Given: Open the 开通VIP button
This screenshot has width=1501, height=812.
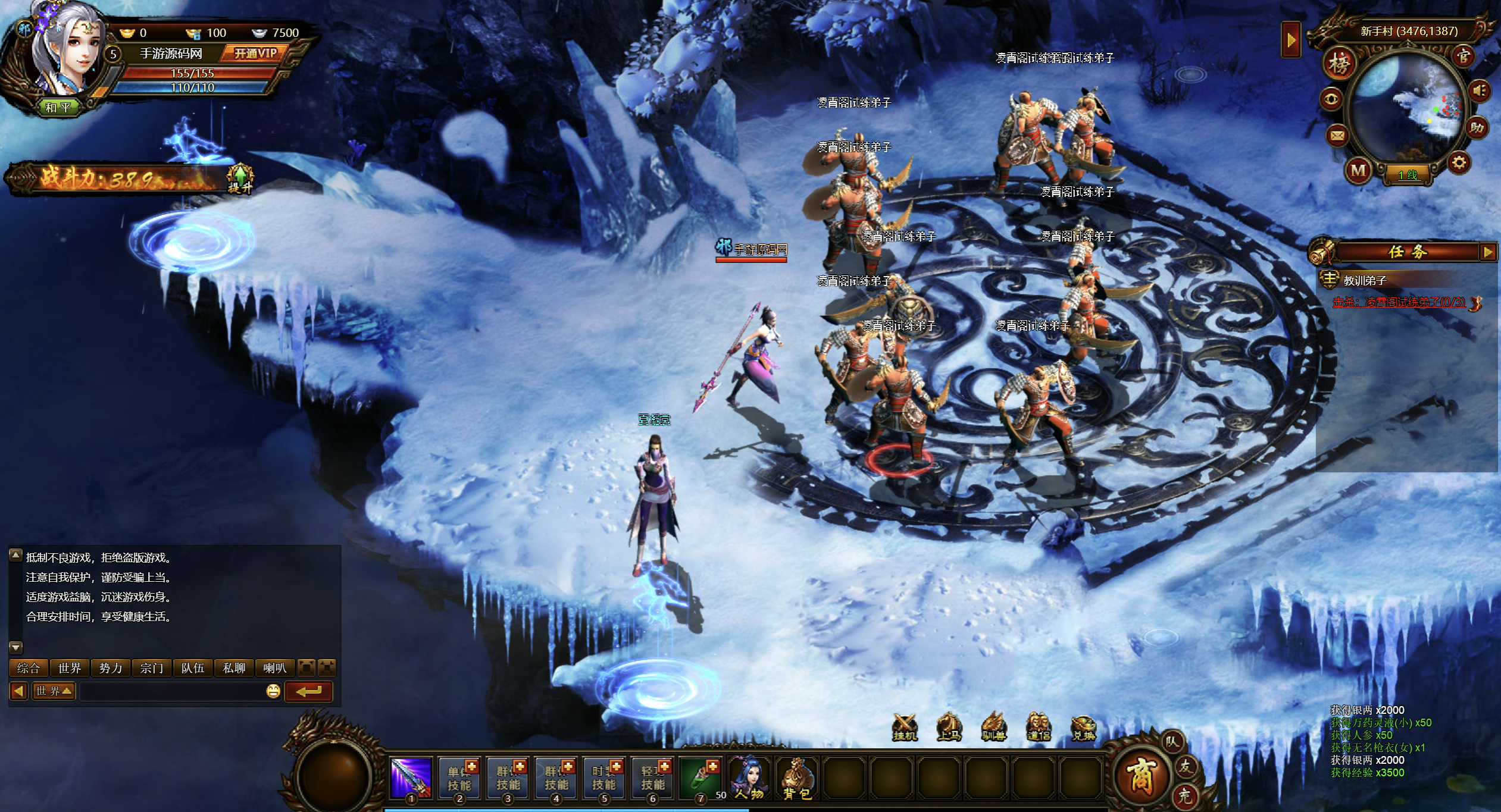Looking at the screenshot, I should coord(255,54).
